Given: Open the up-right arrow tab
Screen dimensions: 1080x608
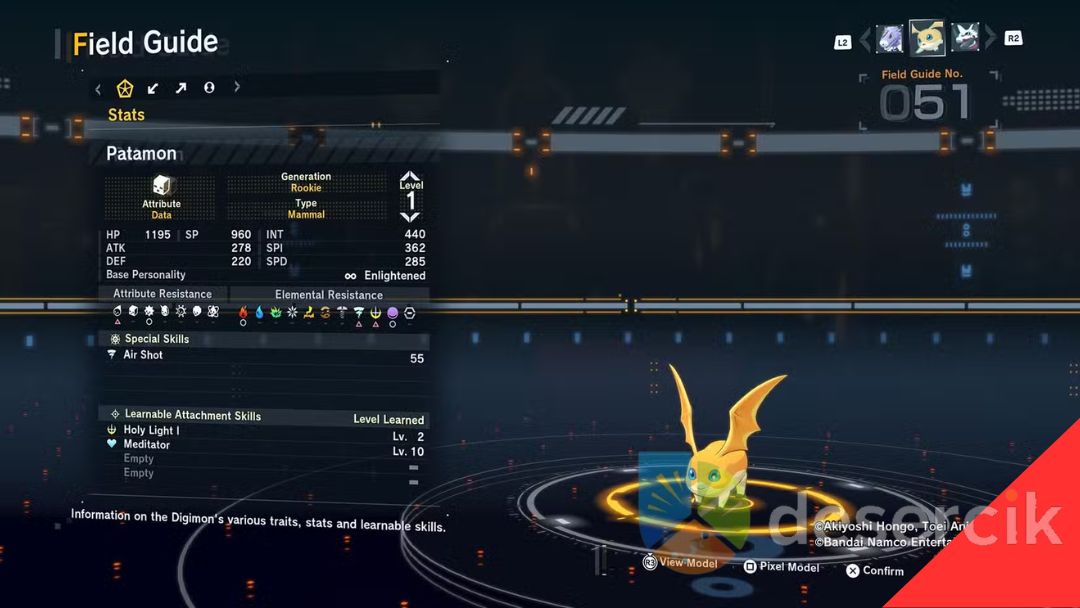Looking at the screenshot, I should 181,88.
